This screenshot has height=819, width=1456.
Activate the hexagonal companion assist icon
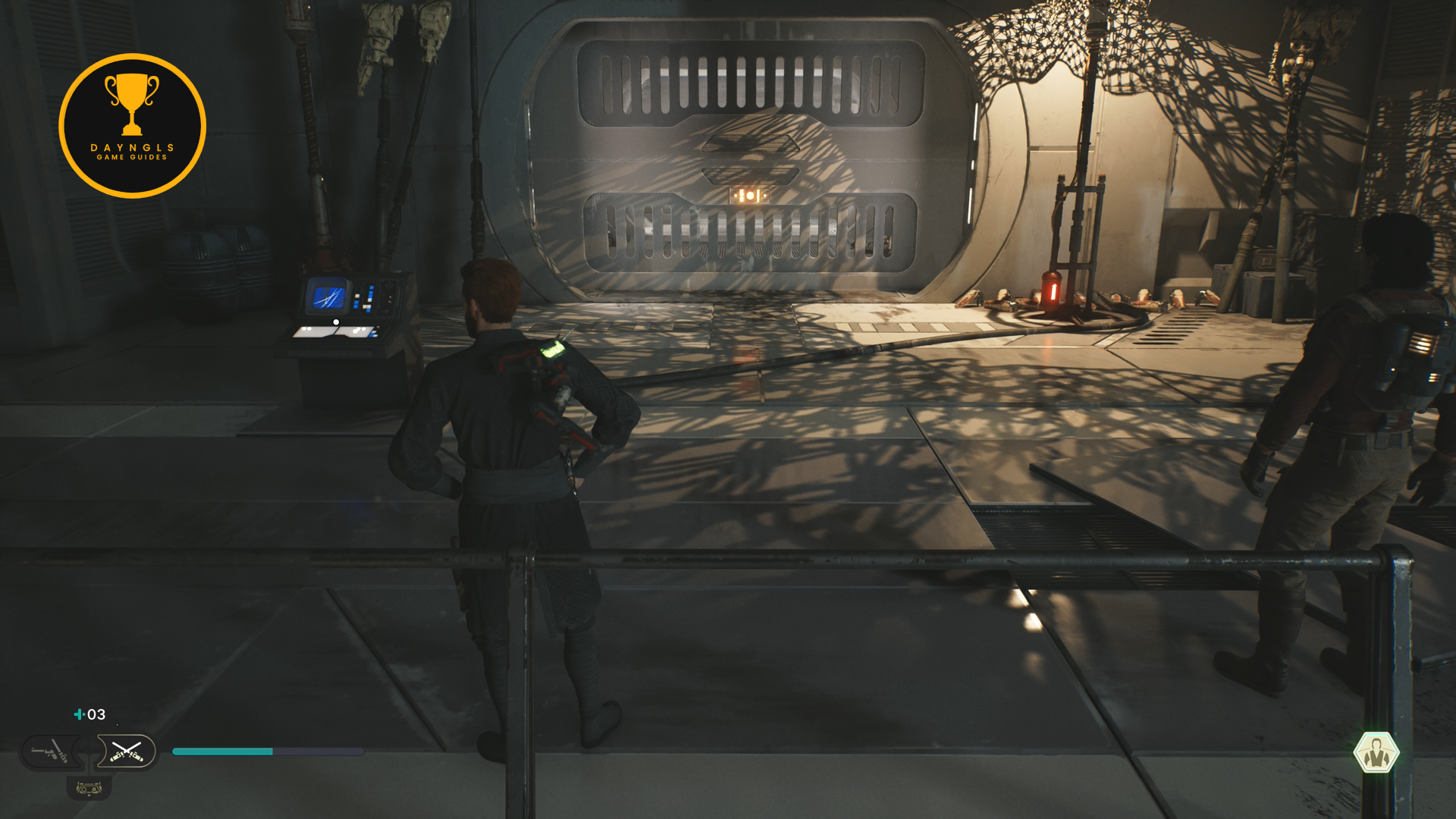click(x=1376, y=753)
